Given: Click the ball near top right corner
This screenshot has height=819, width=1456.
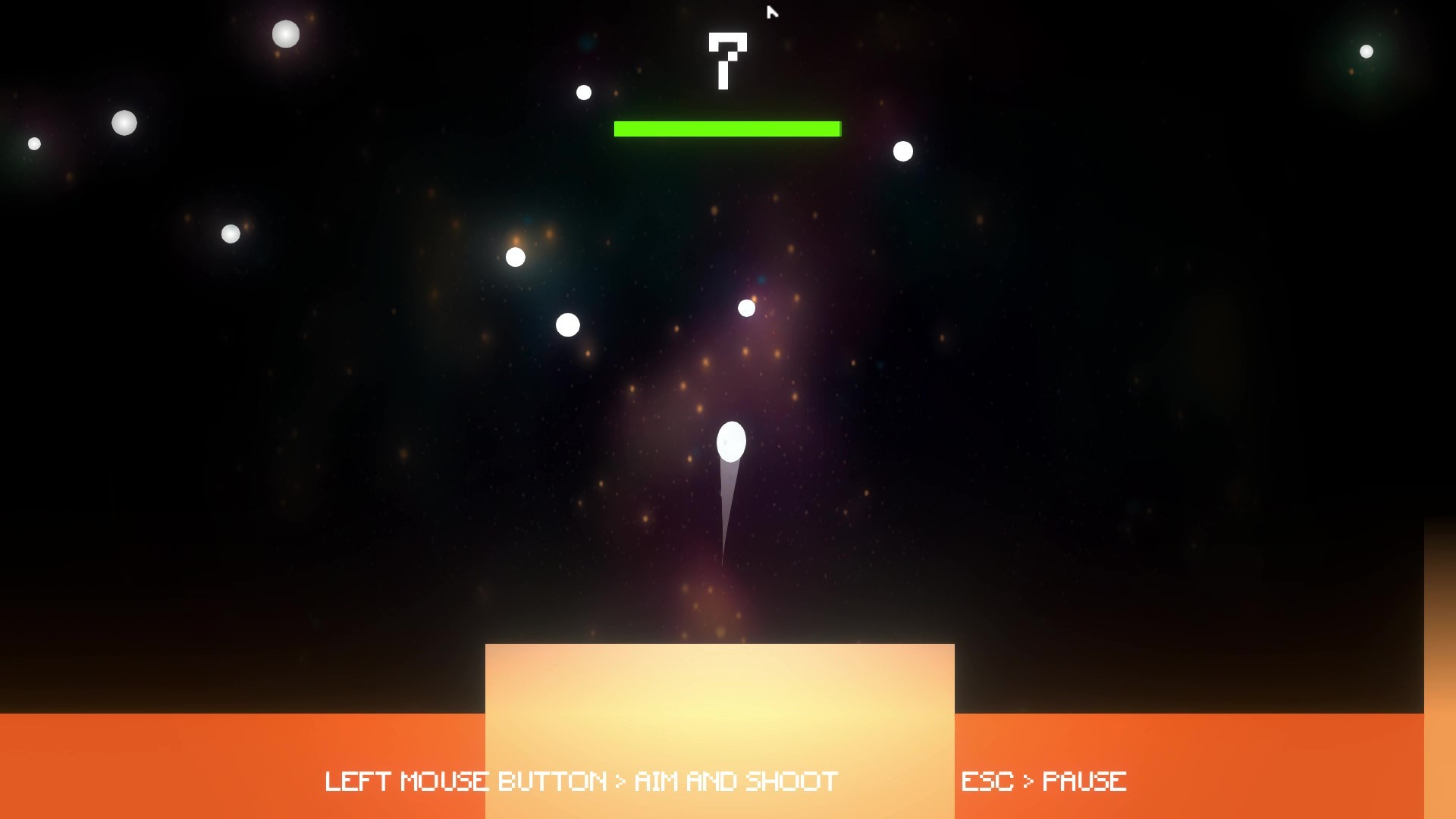Looking at the screenshot, I should pos(1367,51).
